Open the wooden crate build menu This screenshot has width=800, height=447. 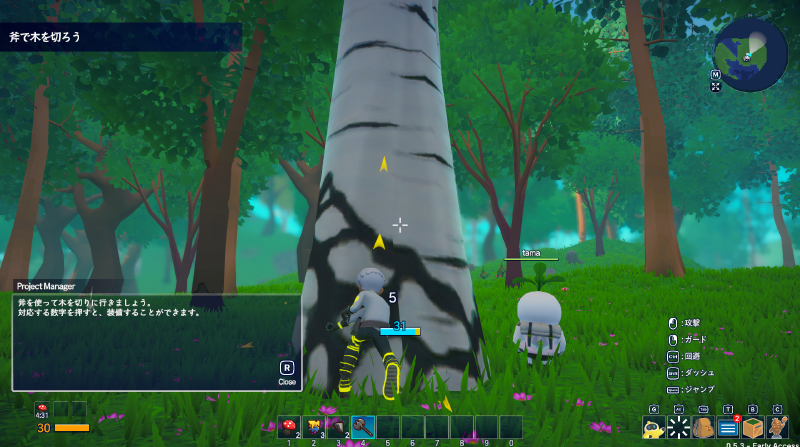pyautogui.click(x=752, y=428)
